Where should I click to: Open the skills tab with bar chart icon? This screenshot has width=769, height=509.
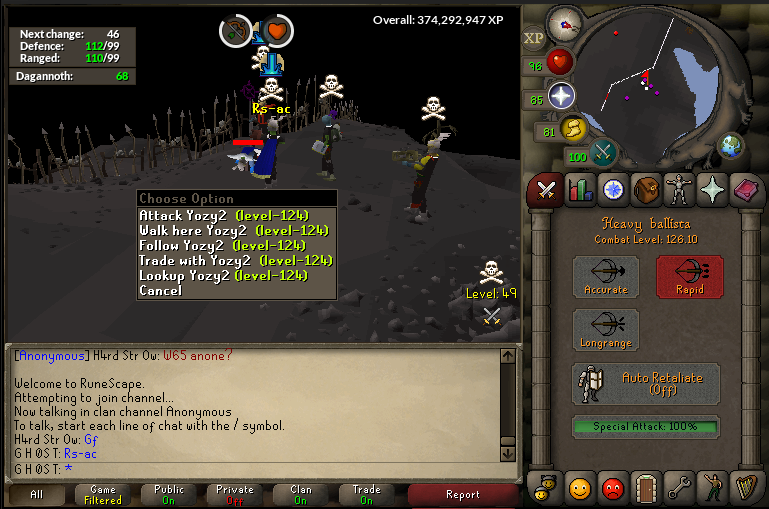click(x=578, y=189)
